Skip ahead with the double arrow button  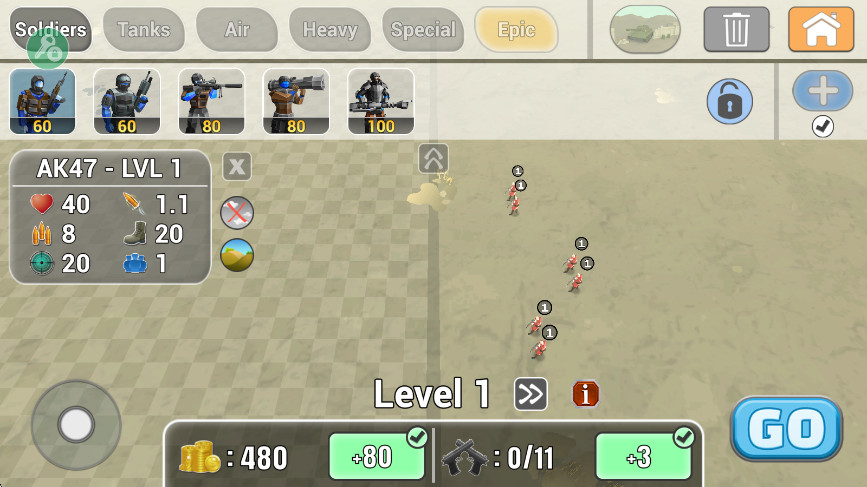[530, 394]
